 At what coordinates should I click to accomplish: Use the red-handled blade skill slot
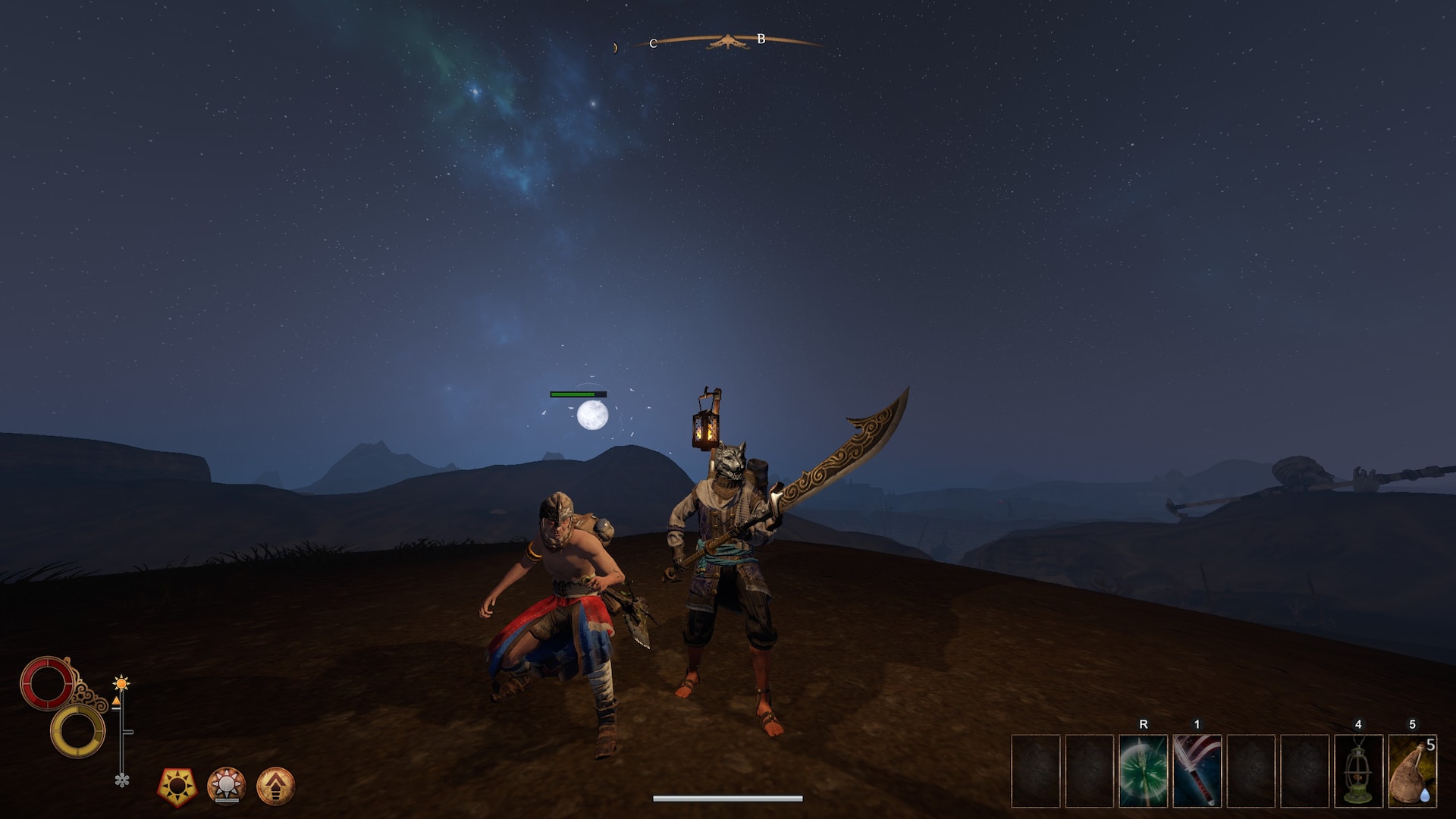click(1197, 770)
